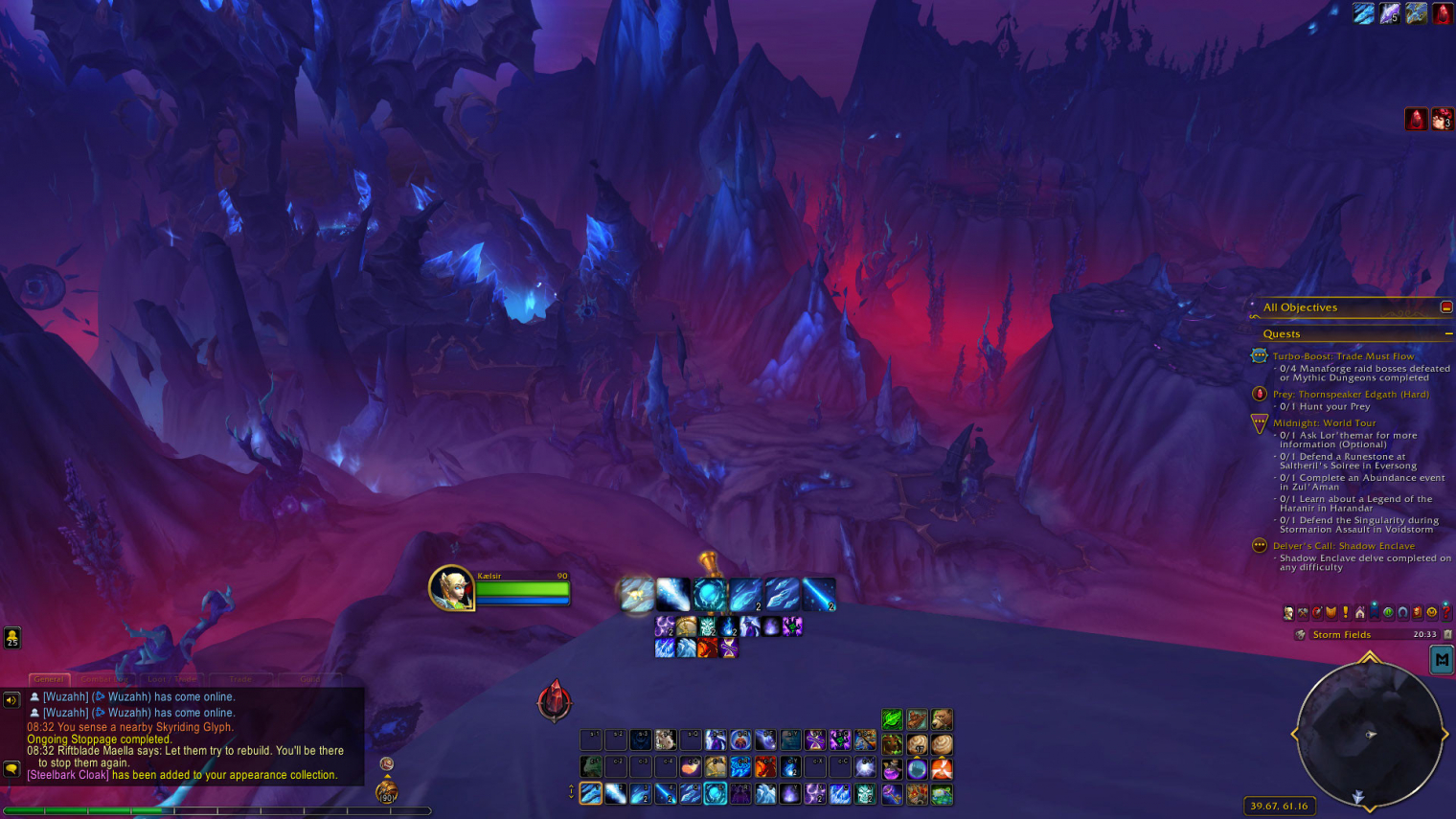The width and height of the screenshot is (1456, 819).
Task: Use the purple potion flask item
Action: pos(892,769)
